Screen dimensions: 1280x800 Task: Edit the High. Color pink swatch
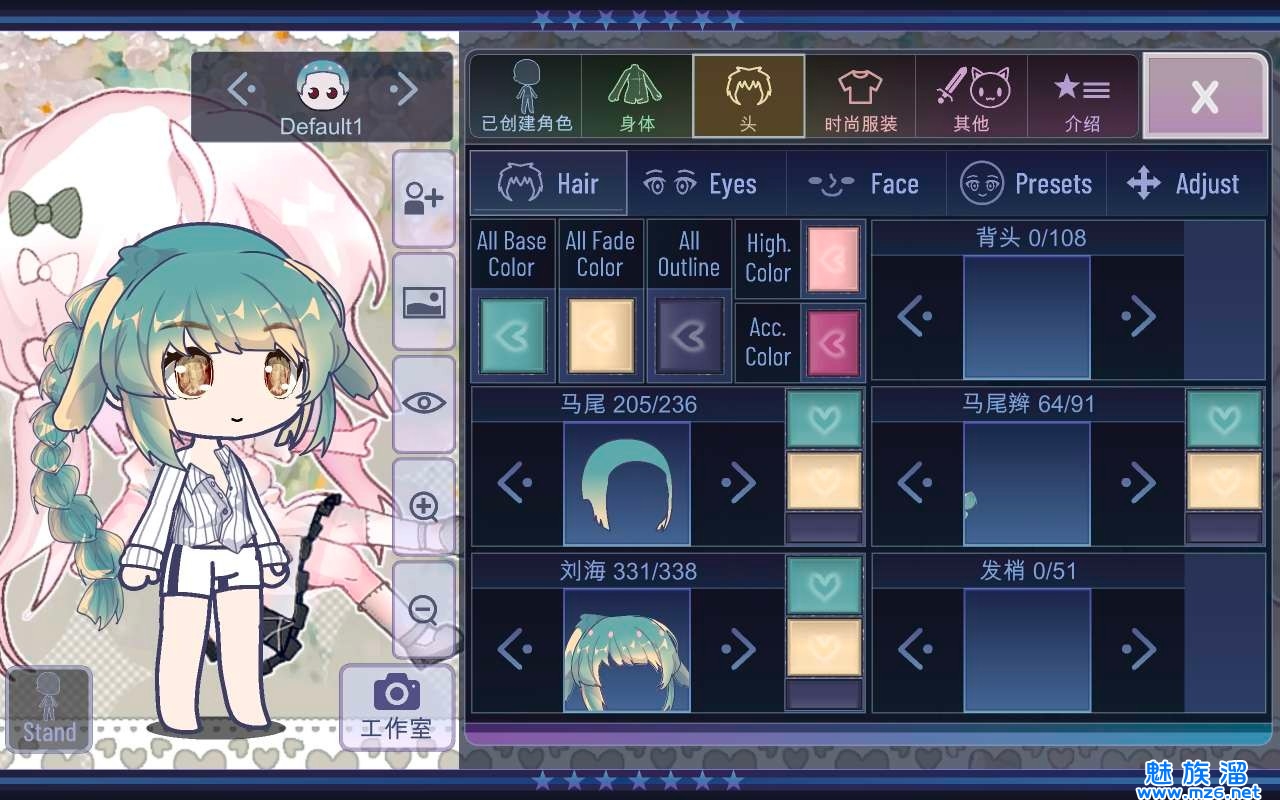833,259
